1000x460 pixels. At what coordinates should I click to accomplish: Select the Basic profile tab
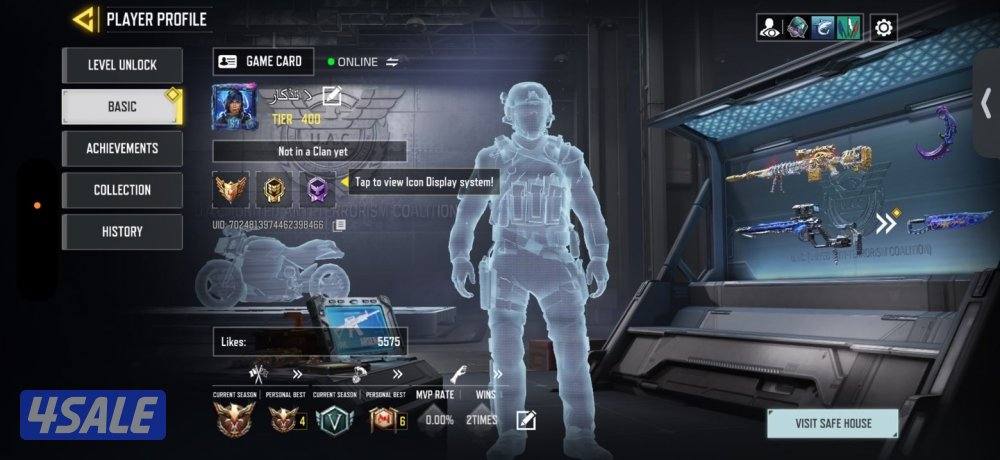pyautogui.click(x=122, y=106)
